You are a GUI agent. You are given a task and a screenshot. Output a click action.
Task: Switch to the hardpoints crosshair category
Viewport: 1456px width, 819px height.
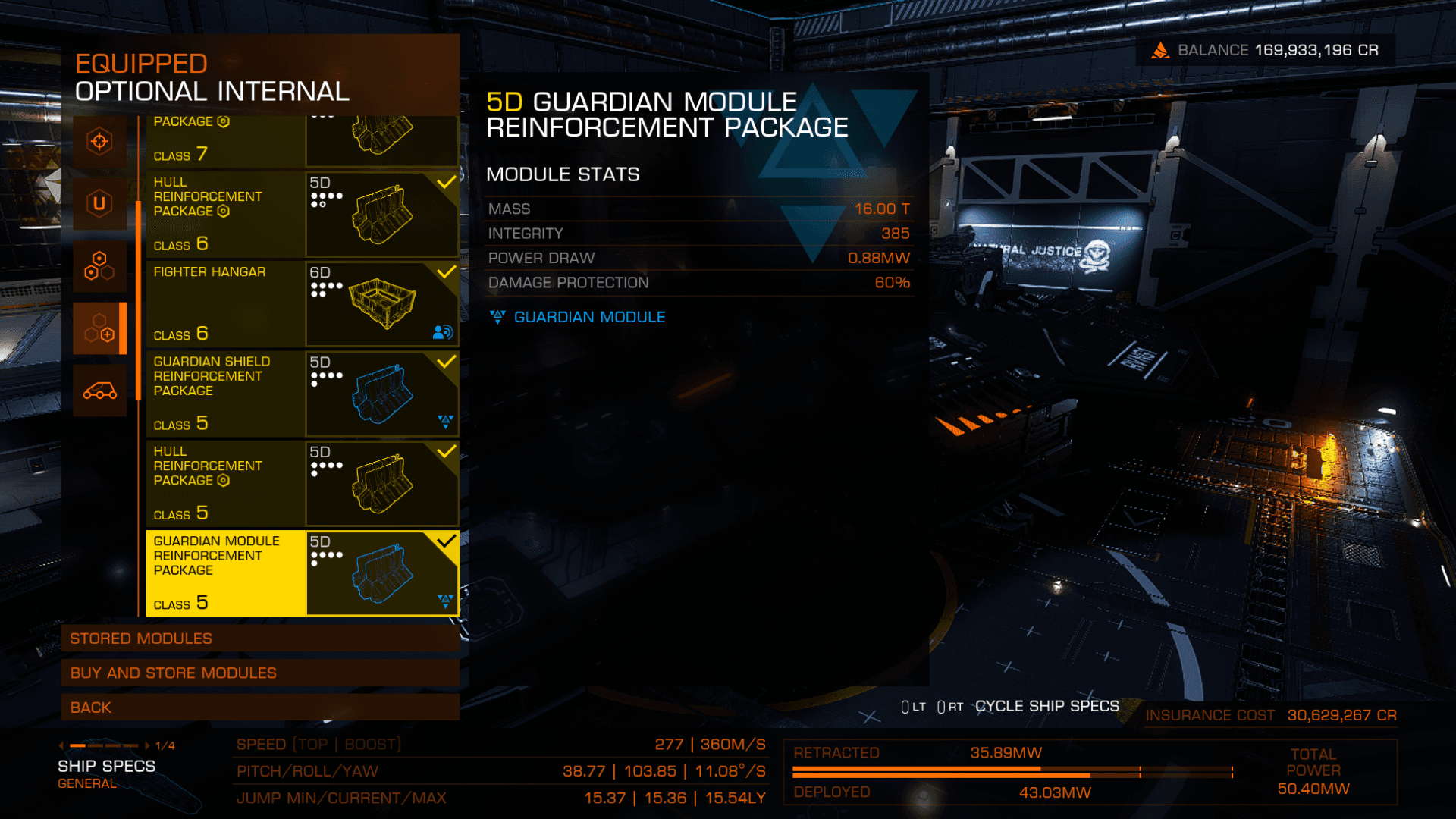click(99, 142)
